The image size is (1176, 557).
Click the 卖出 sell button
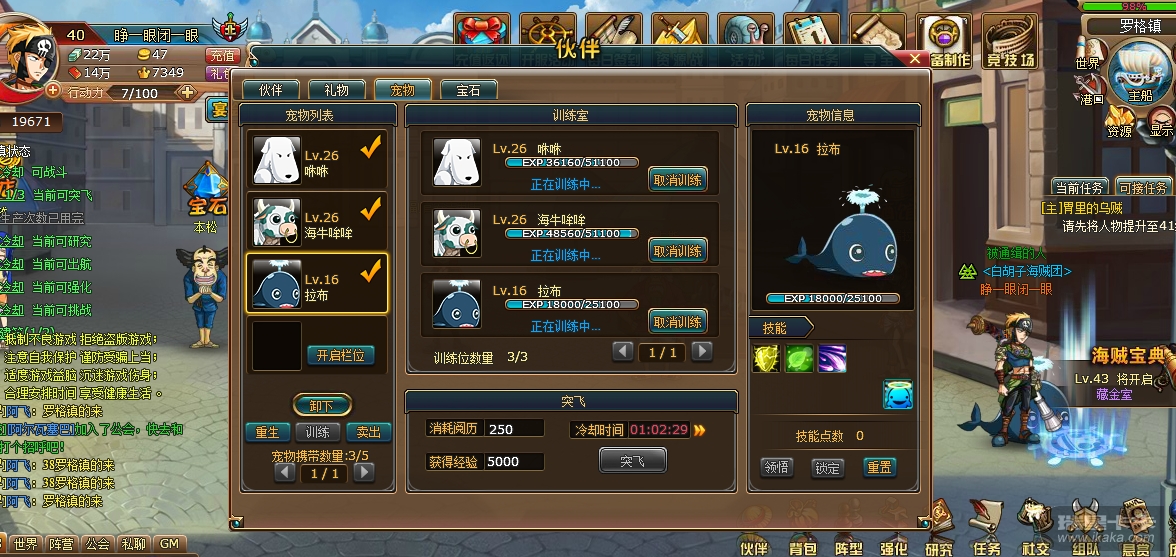(368, 433)
